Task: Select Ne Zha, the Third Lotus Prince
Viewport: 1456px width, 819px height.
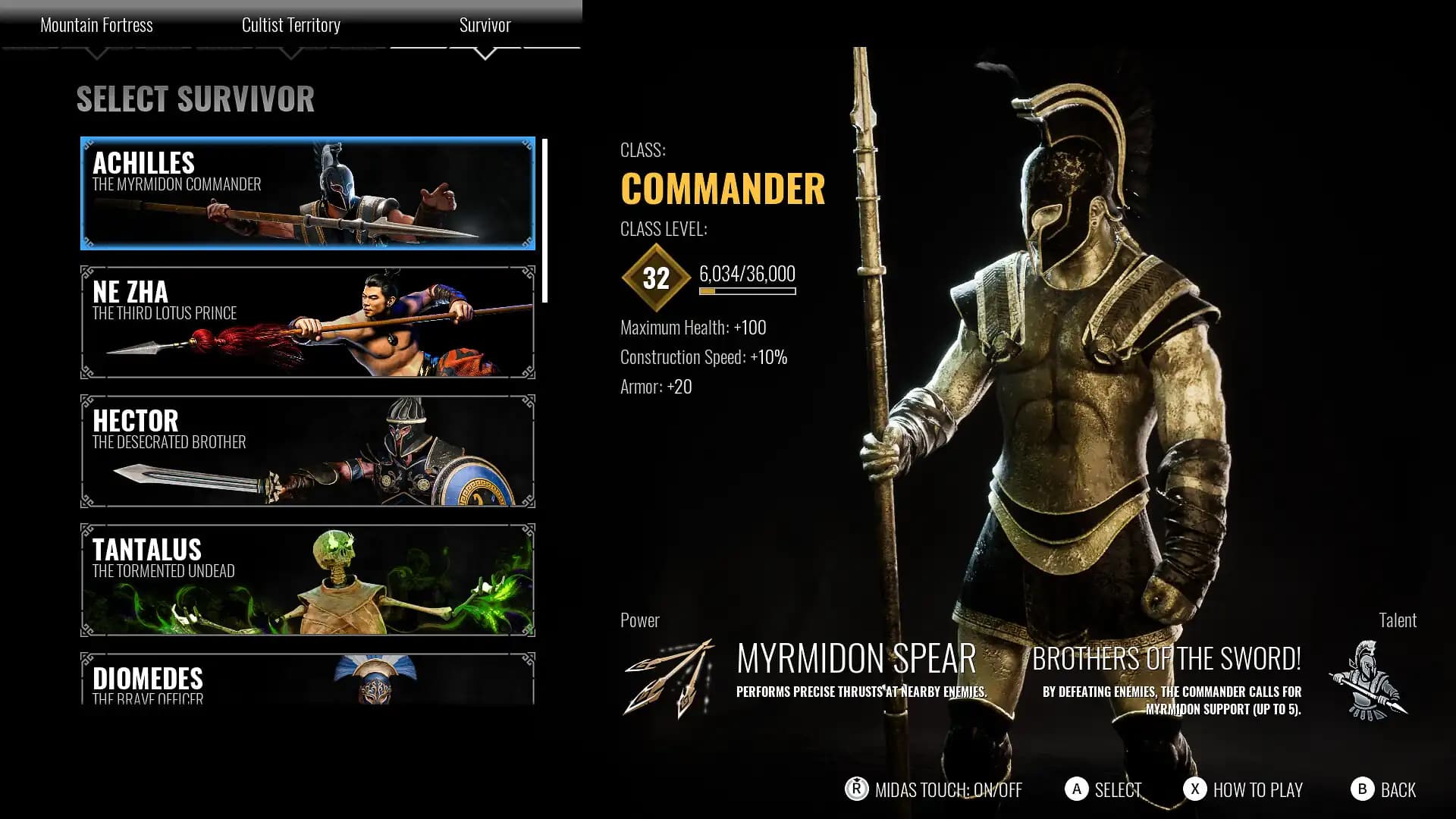Action: pyautogui.click(x=306, y=320)
